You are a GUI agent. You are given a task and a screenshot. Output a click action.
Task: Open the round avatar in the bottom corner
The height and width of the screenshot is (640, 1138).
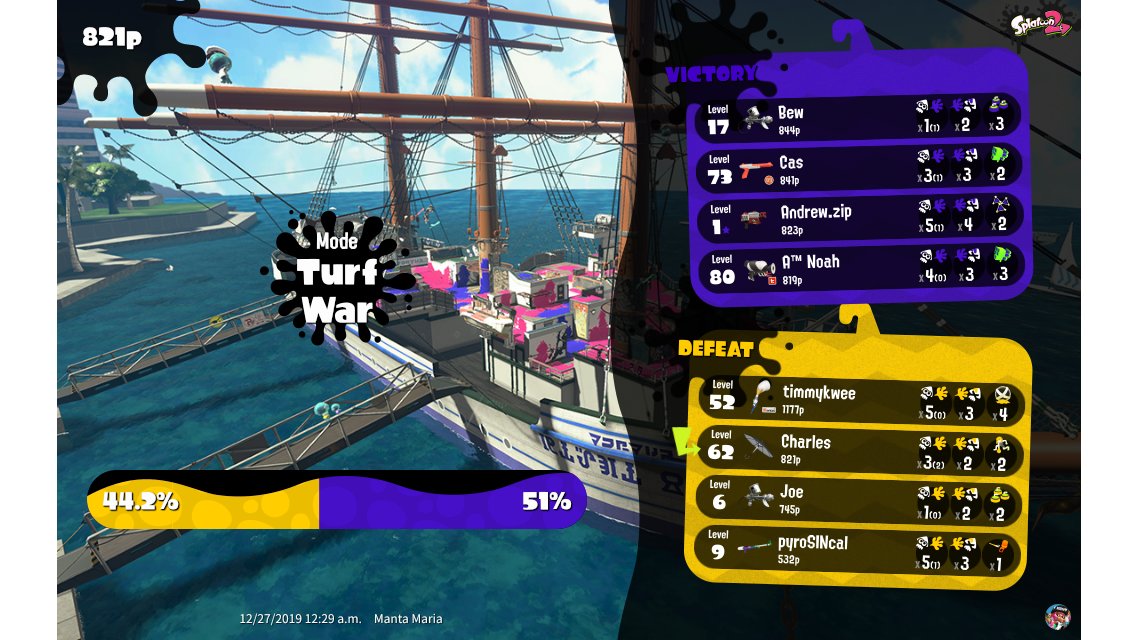click(1058, 615)
